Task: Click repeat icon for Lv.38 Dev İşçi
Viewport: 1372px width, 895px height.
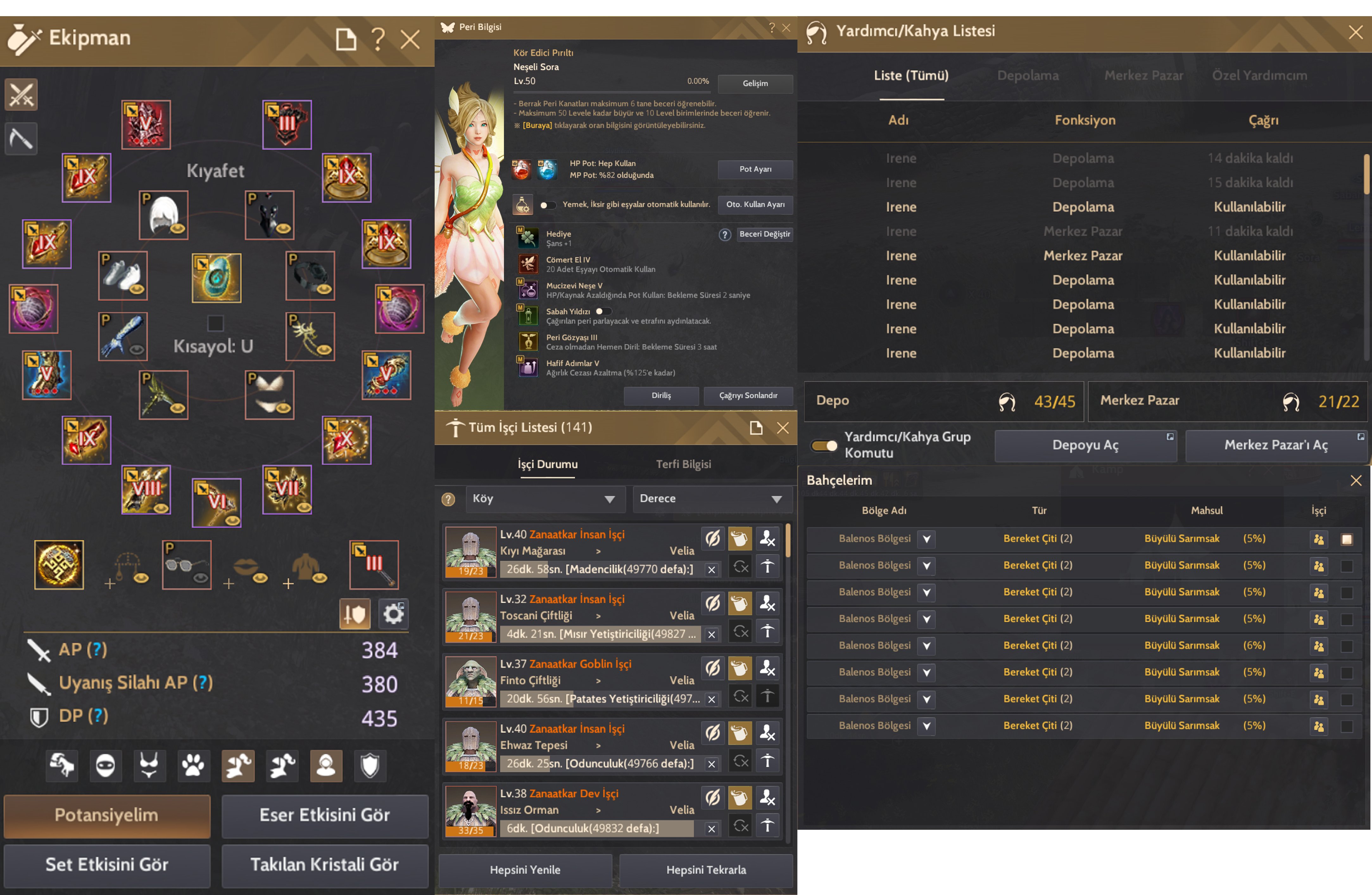Action: click(x=740, y=825)
